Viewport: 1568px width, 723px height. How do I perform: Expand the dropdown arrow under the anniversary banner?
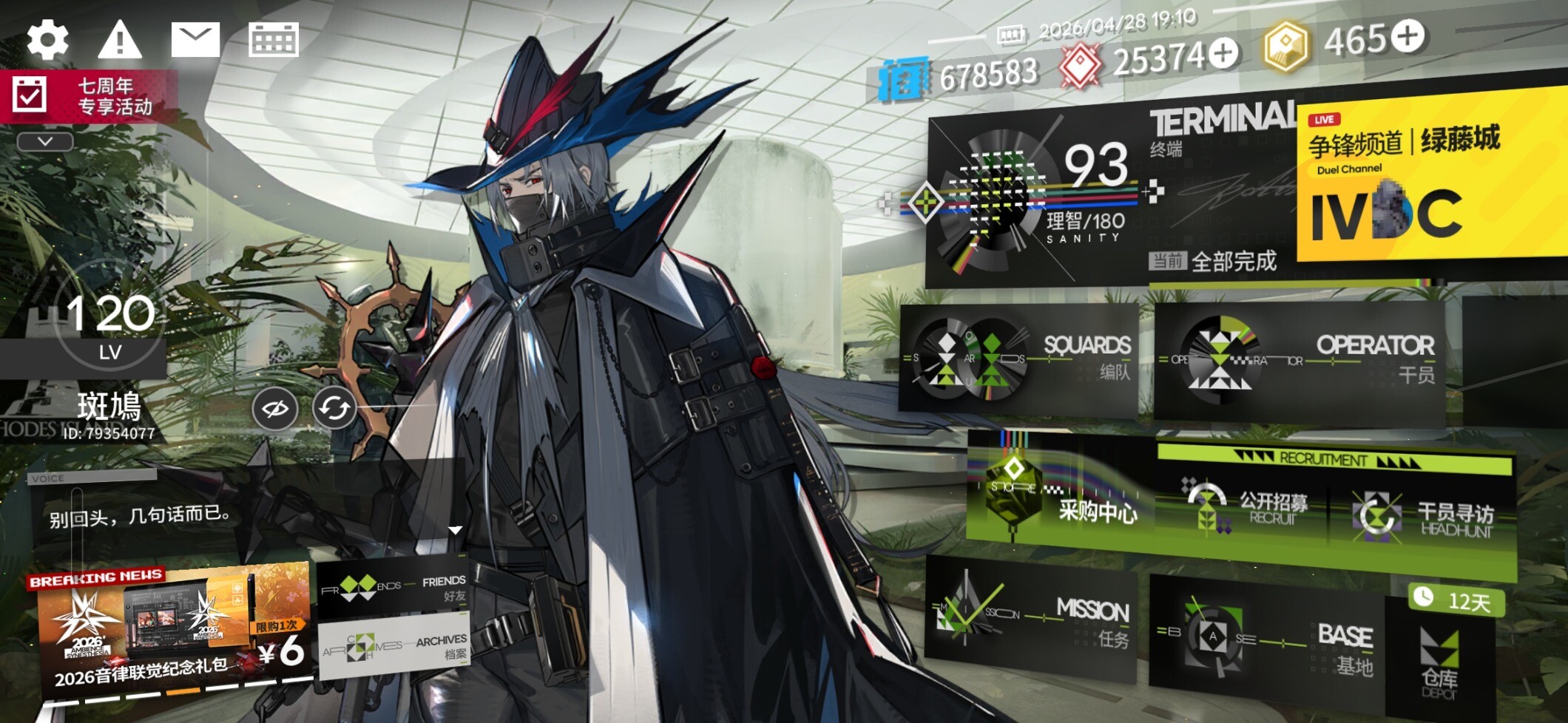(45, 141)
